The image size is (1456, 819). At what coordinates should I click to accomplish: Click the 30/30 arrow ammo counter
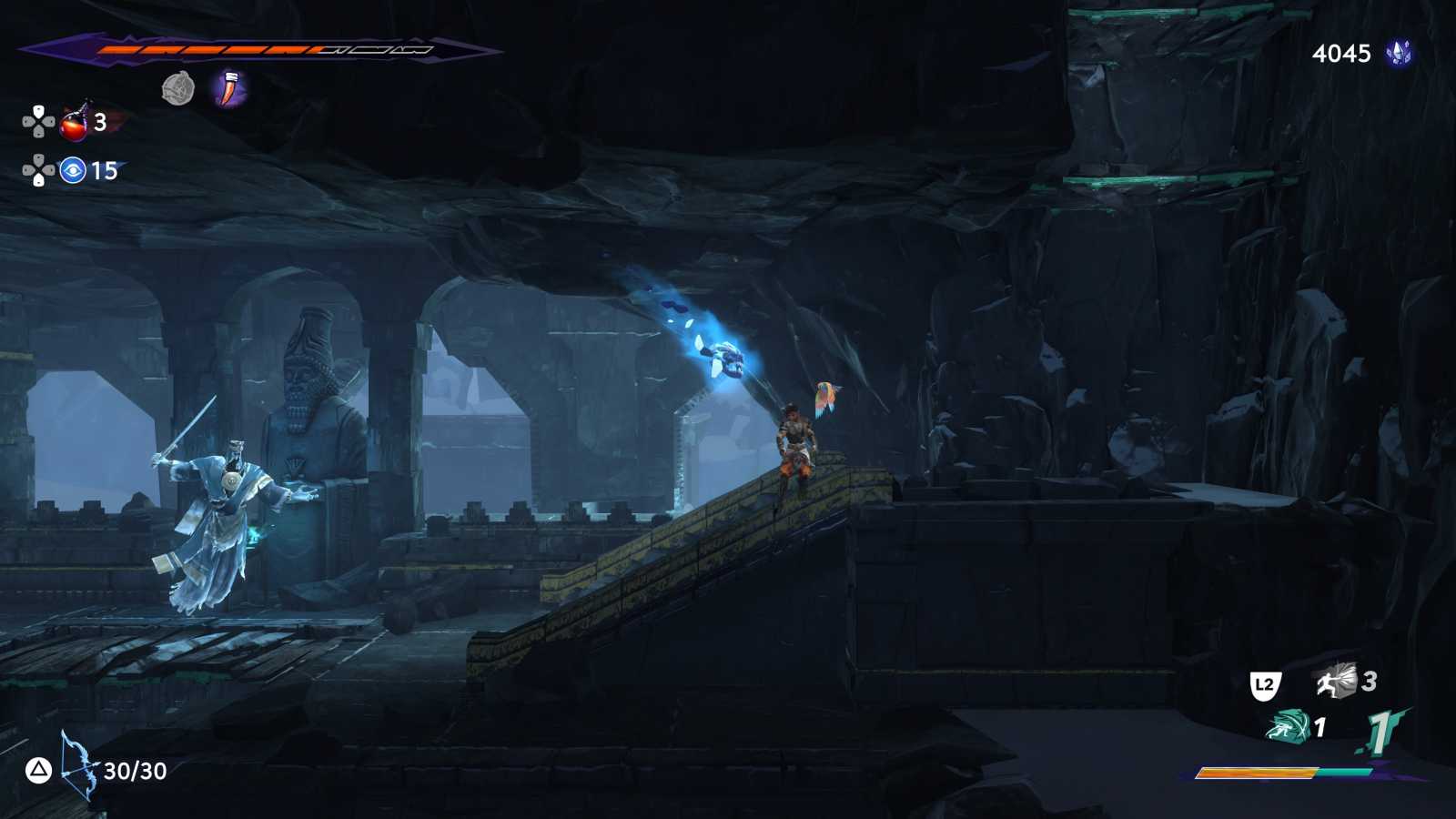(133, 772)
